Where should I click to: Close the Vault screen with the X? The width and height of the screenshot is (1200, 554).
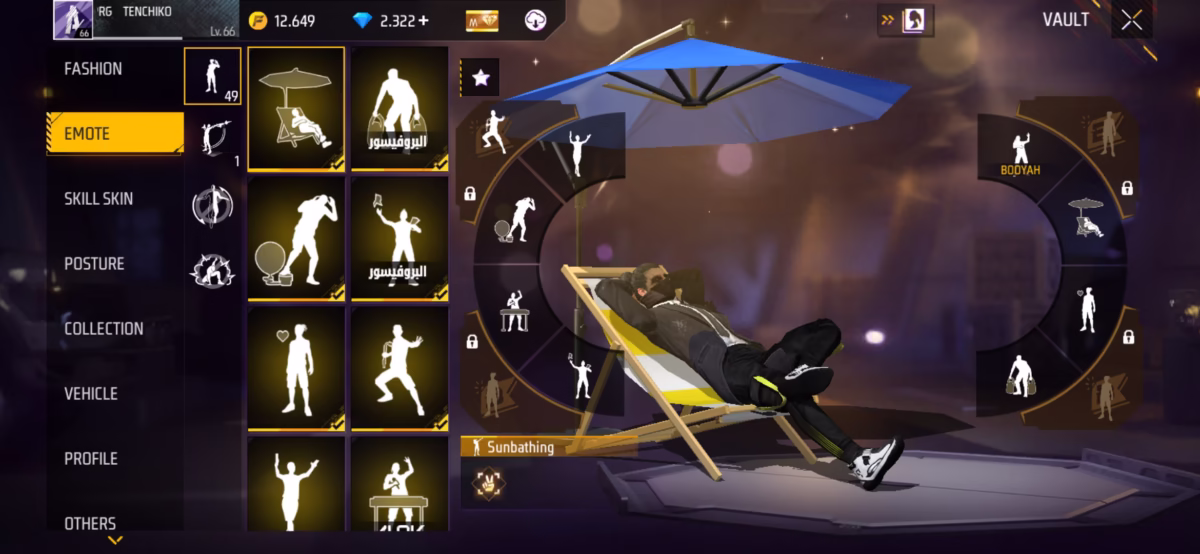click(x=1131, y=21)
